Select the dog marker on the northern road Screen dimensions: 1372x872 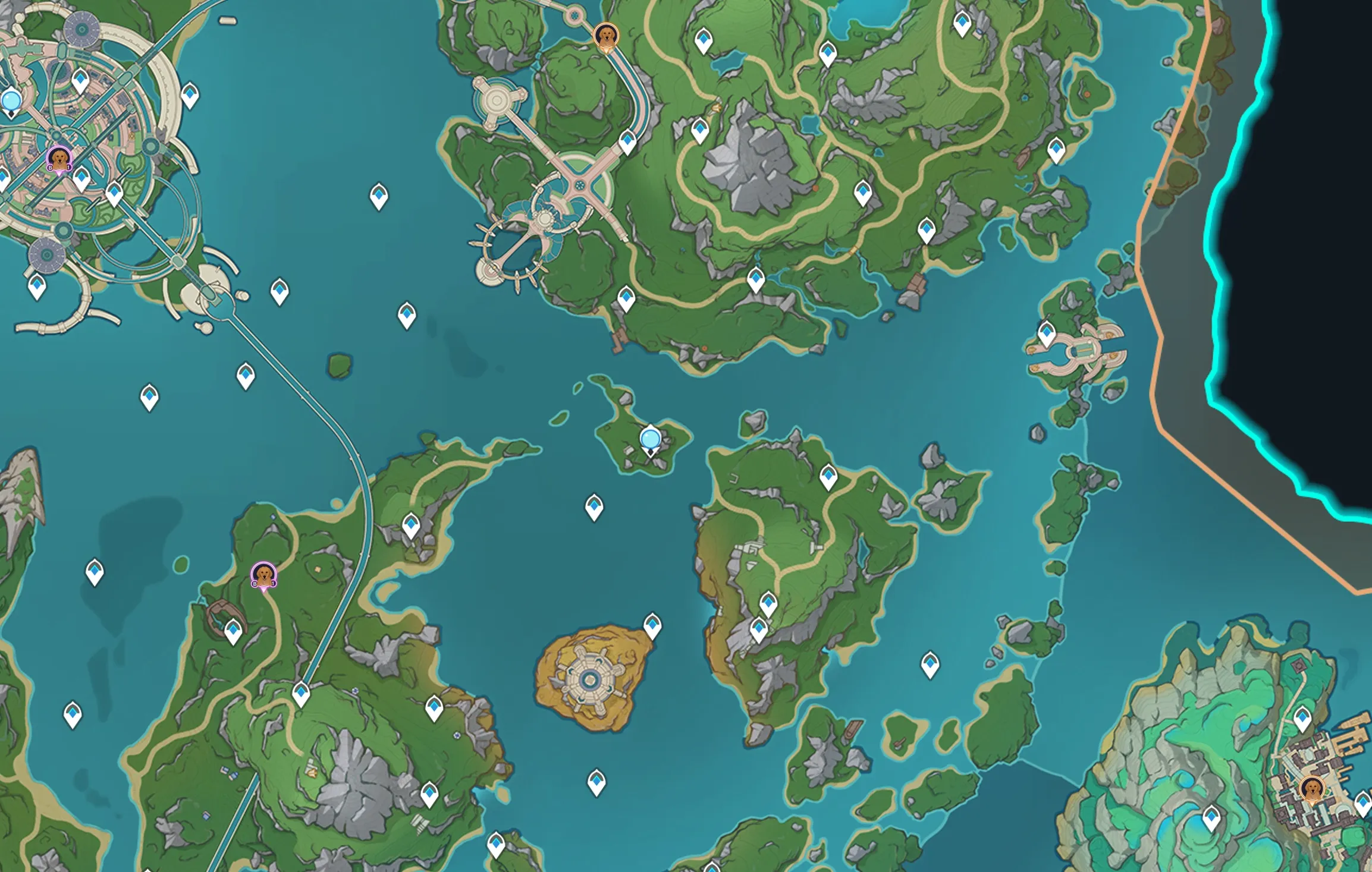coord(606,36)
